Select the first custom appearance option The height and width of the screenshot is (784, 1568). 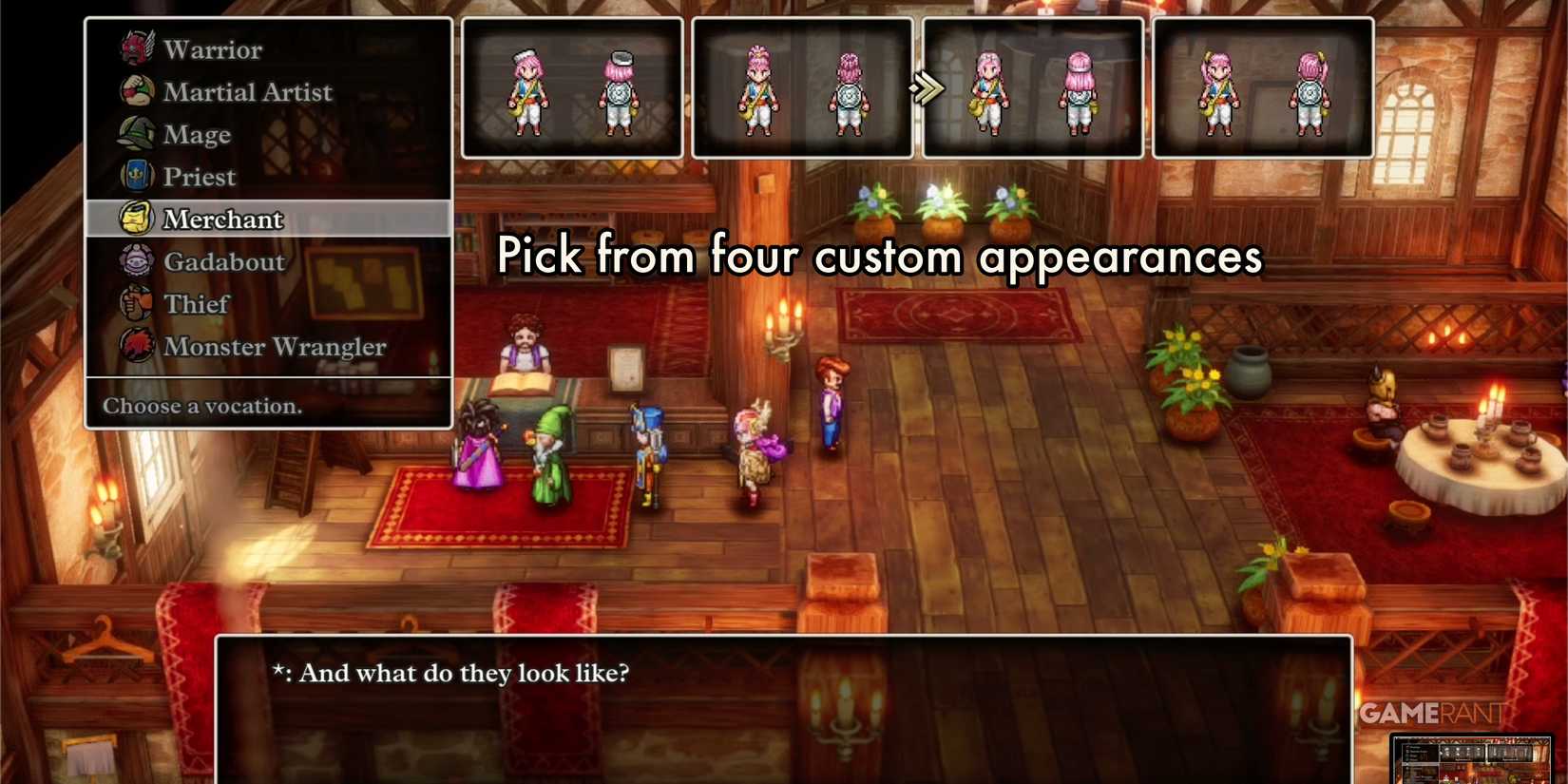click(571, 86)
